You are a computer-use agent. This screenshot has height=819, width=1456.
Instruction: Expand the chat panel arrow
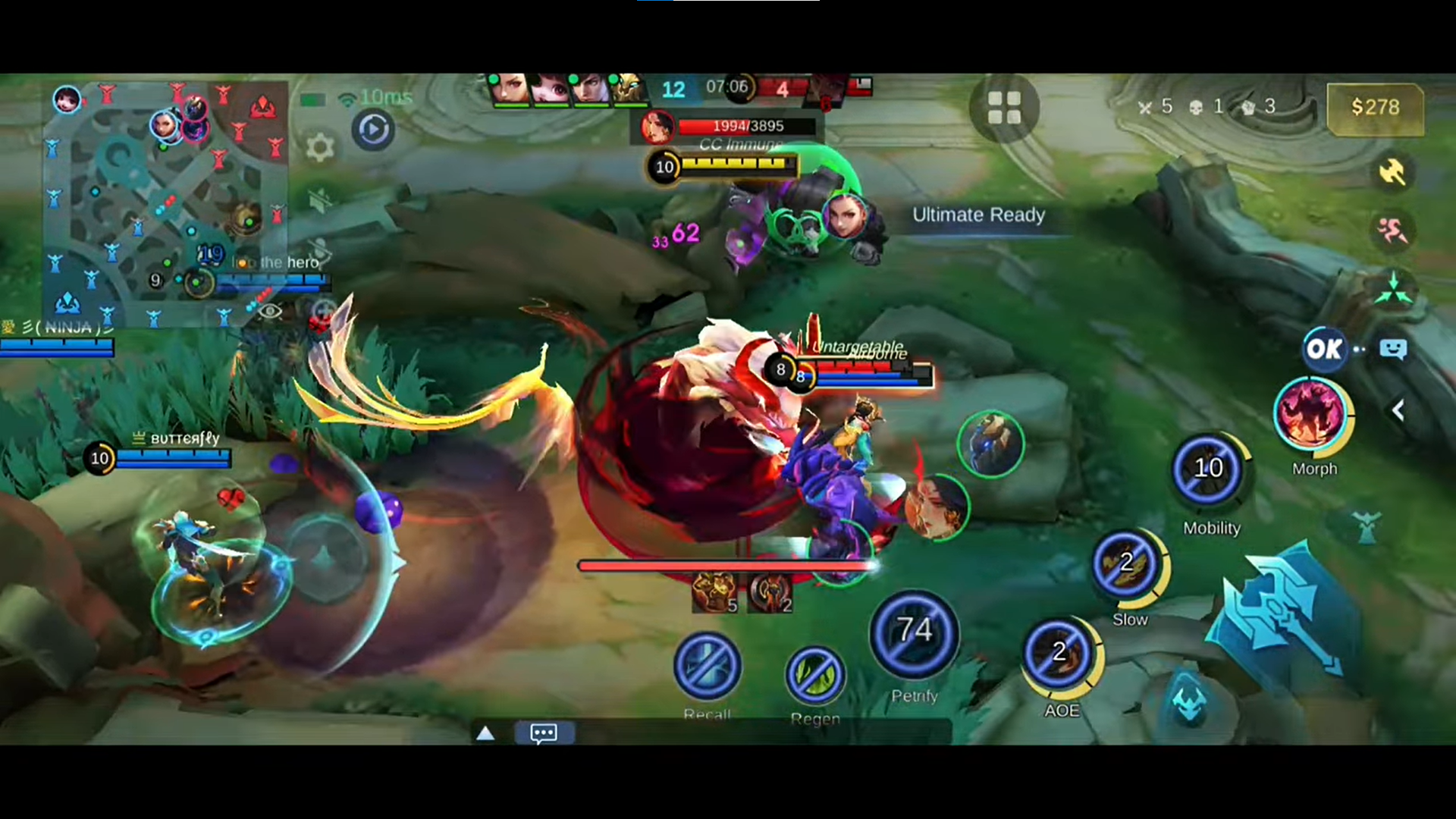pos(485,733)
